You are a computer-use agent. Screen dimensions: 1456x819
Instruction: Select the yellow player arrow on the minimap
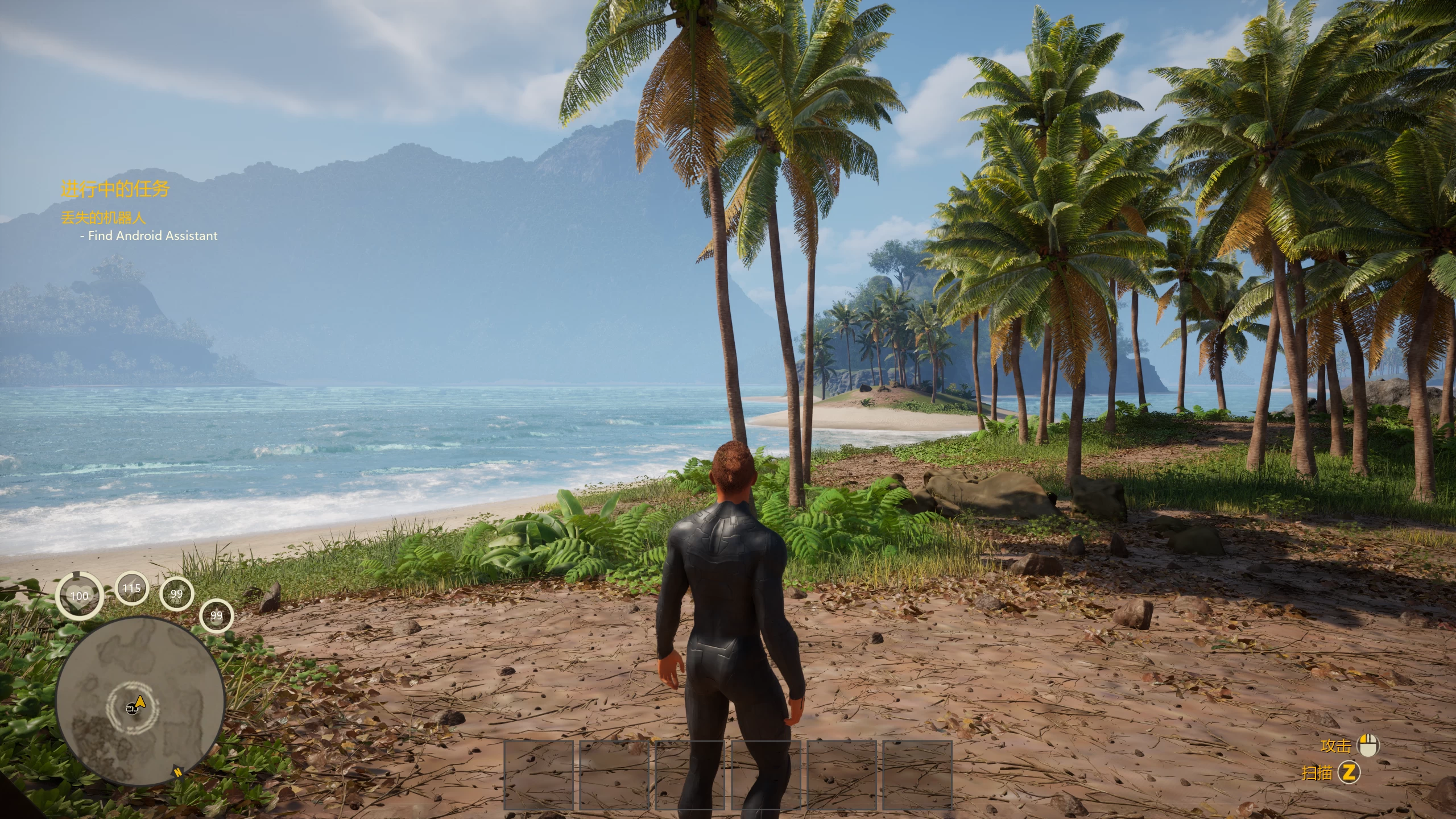click(x=140, y=702)
